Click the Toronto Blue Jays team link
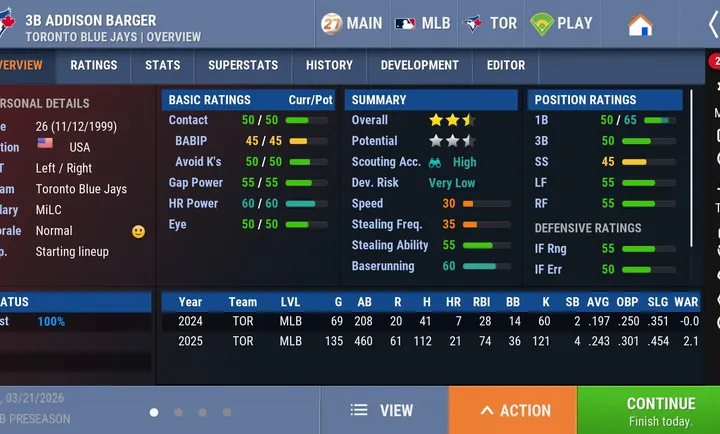The height and width of the screenshot is (434, 720). pyautogui.click(x=81, y=189)
